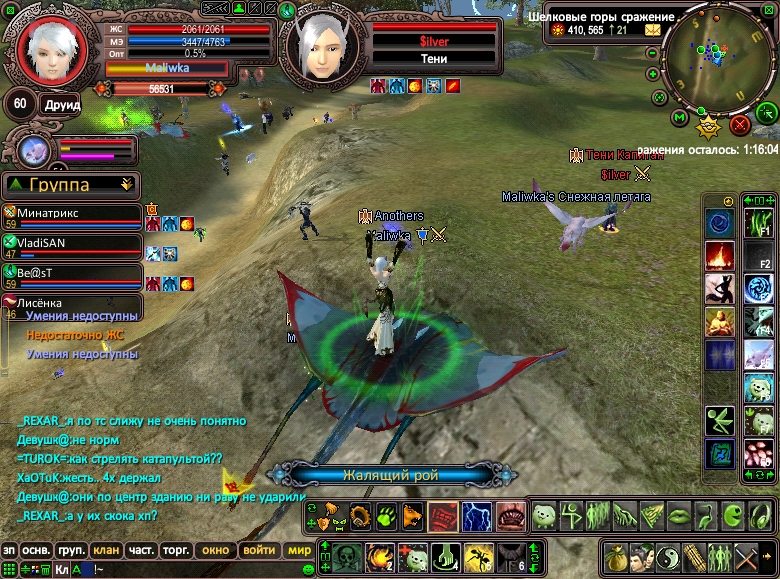The image size is (780, 579).
Task: Use the fire skill in side panel
Action: (719, 255)
